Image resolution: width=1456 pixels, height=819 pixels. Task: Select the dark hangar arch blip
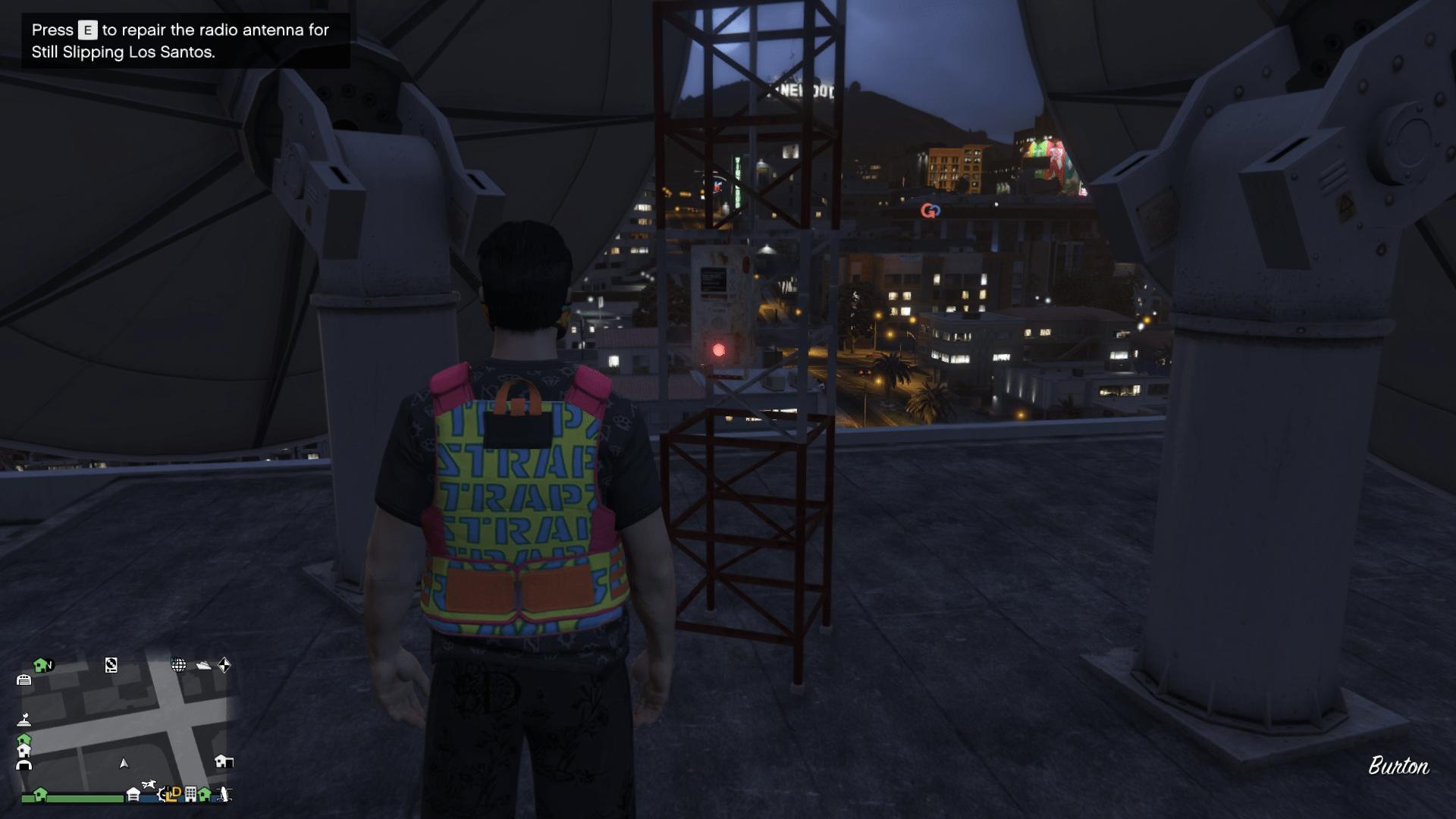click(x=24, y=765)
